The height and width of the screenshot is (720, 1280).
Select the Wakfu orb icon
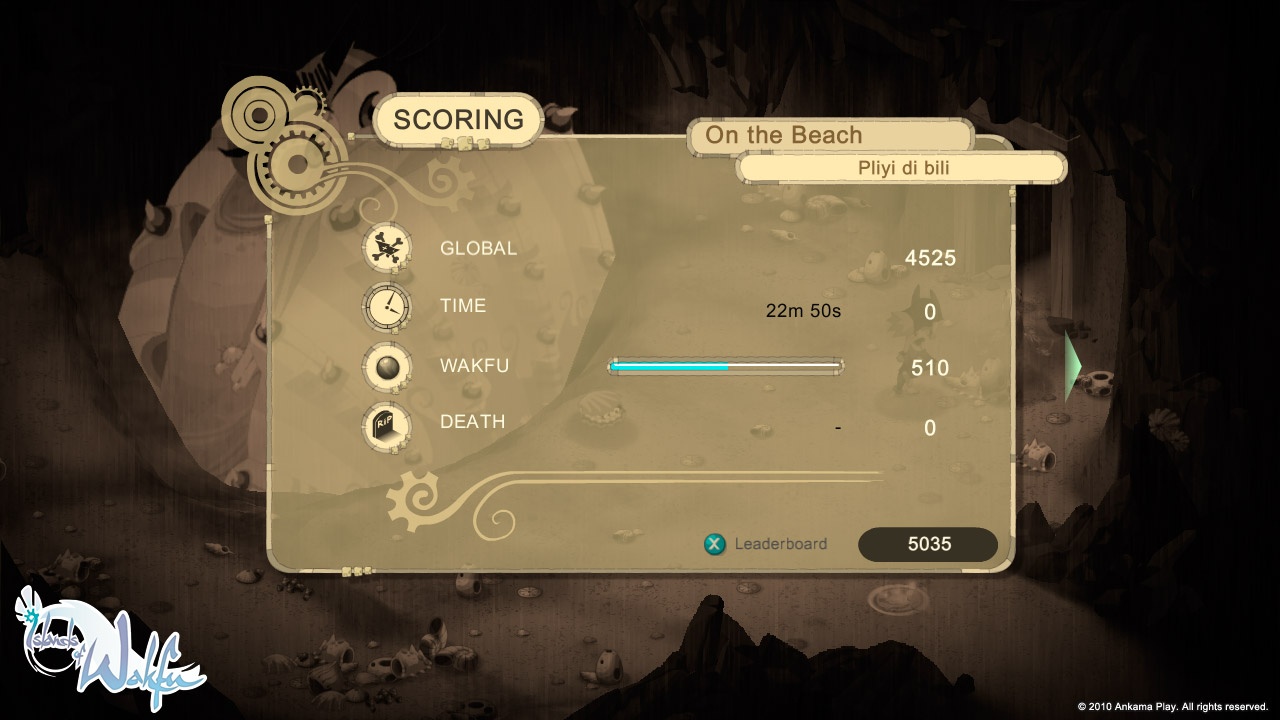(x=389, y=365)
